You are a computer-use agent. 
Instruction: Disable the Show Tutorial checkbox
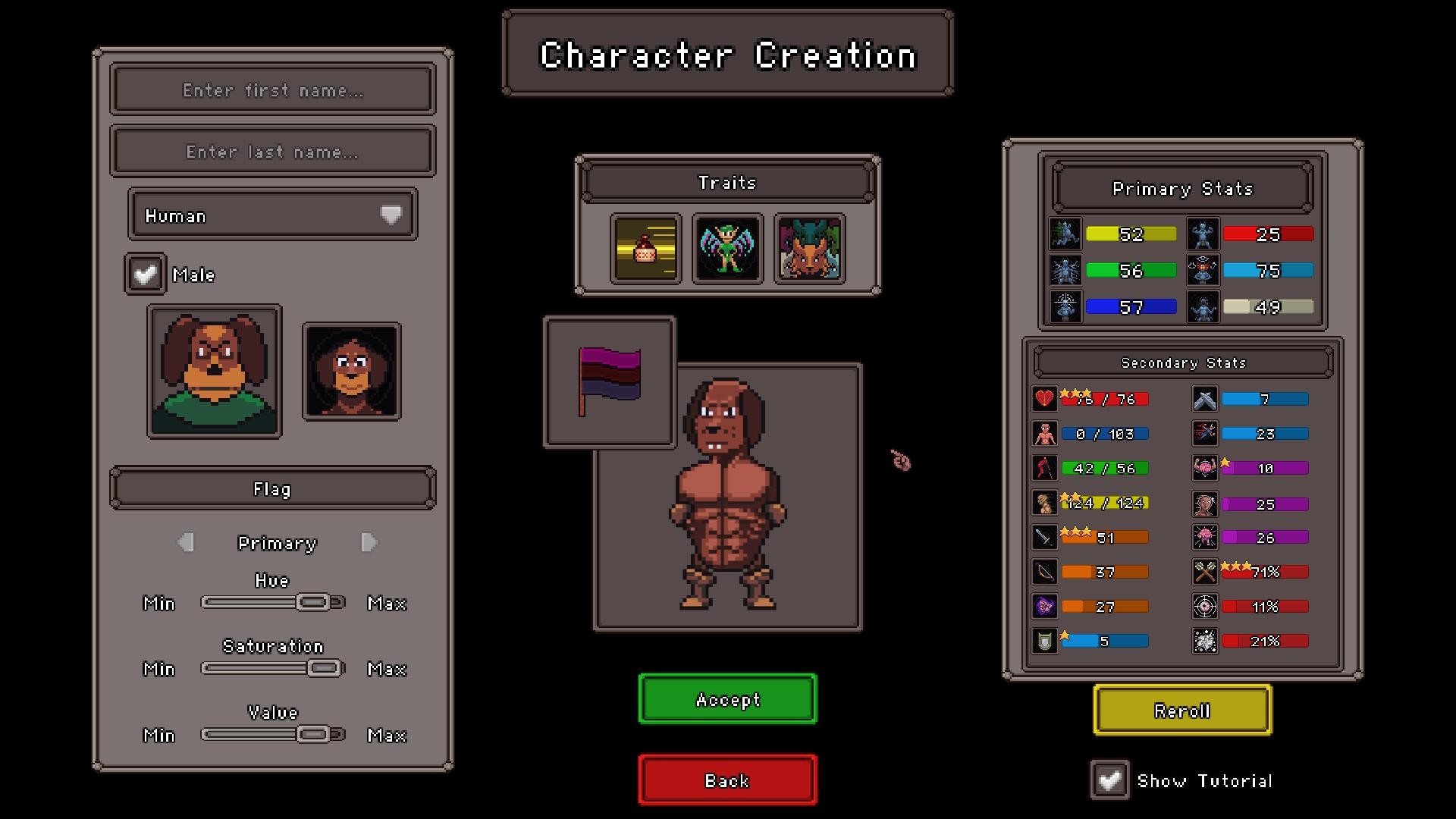(1111, 780)
